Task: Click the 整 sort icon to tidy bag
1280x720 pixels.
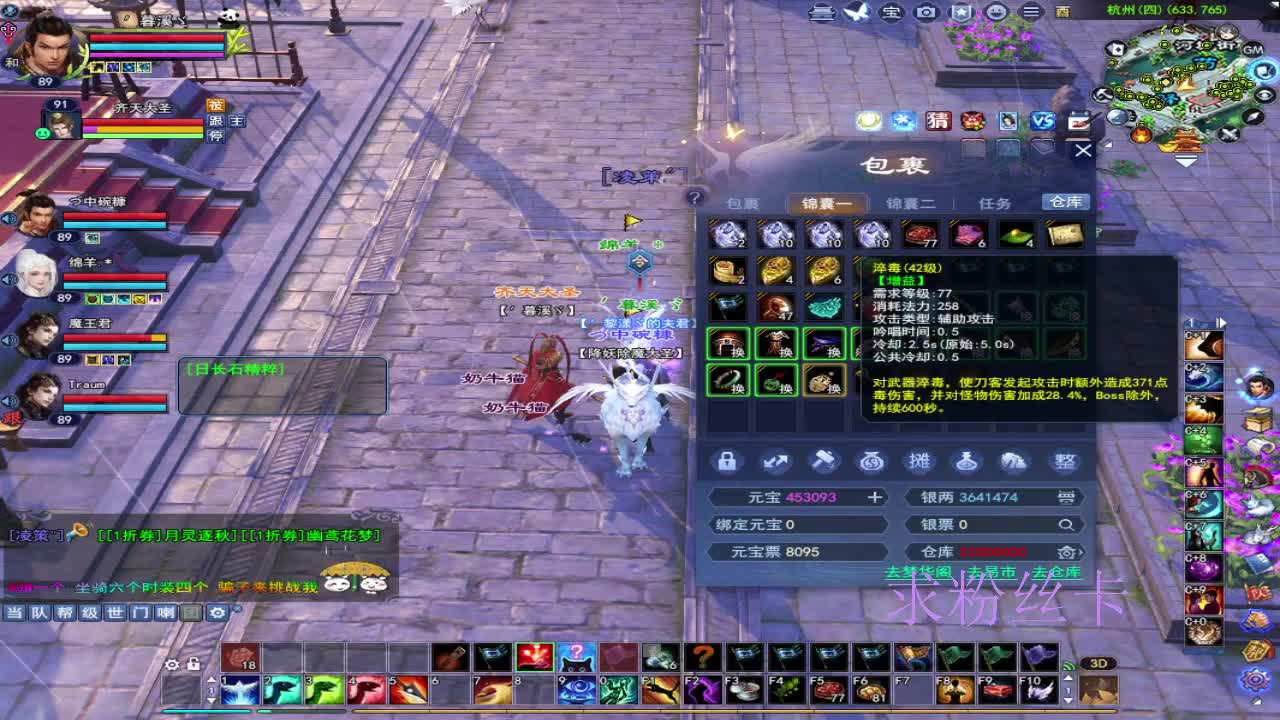Action: 1064,462
